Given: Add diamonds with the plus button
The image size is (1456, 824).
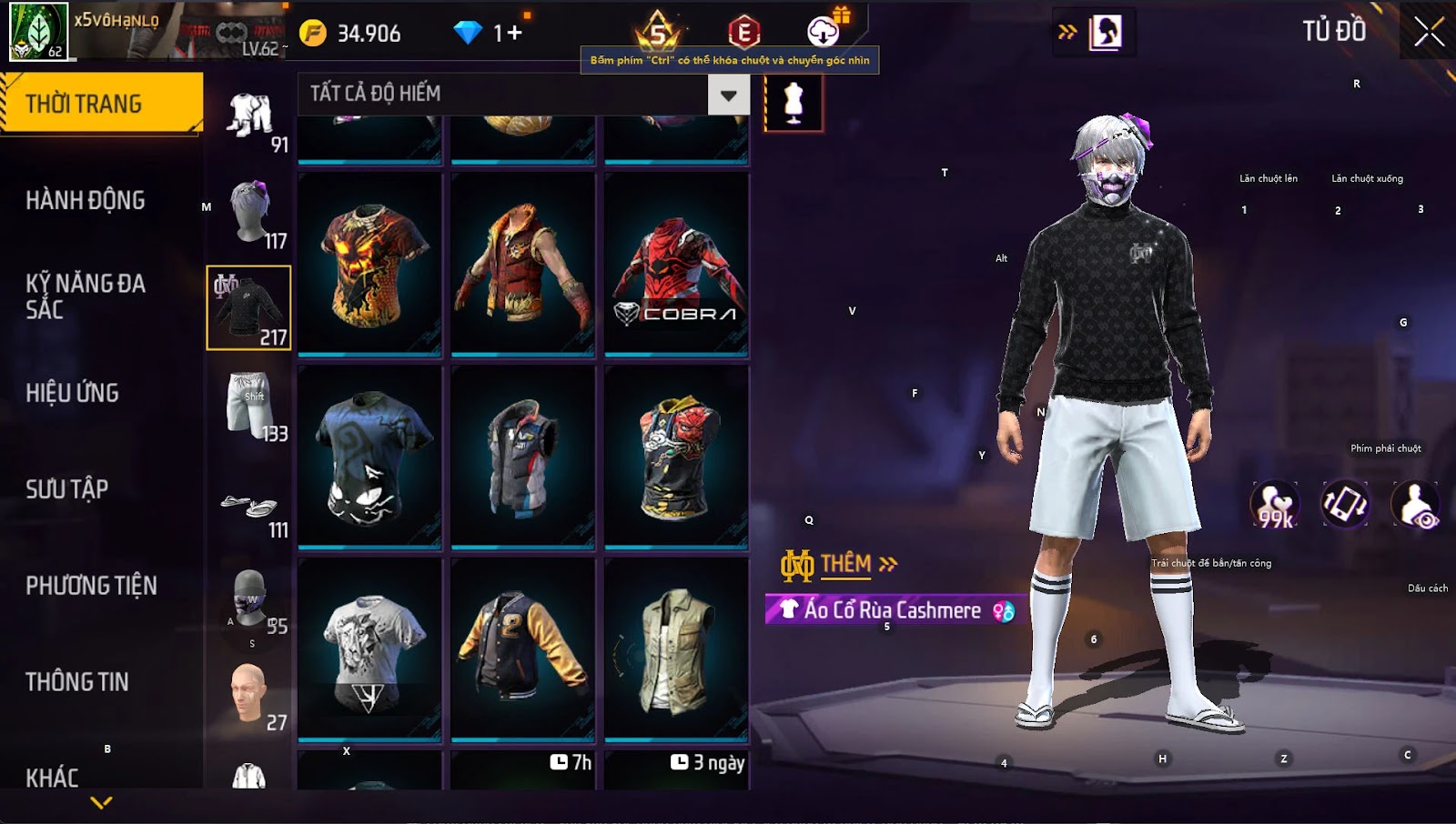Looking at the screenshot, I should click(x=515, y=34).
